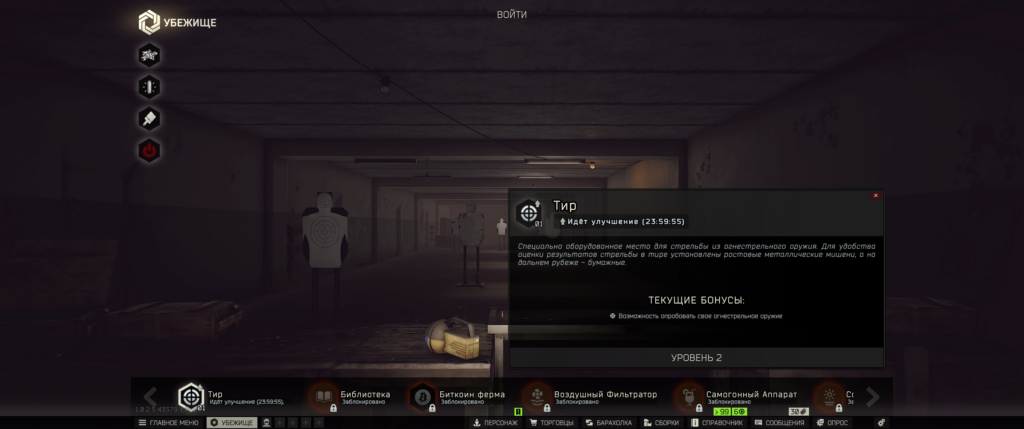The height and width of the screenshot is (429, 1024).
Task: Expand the УРОВЕНЬ 2 section
Action: (x=697, y=358)
